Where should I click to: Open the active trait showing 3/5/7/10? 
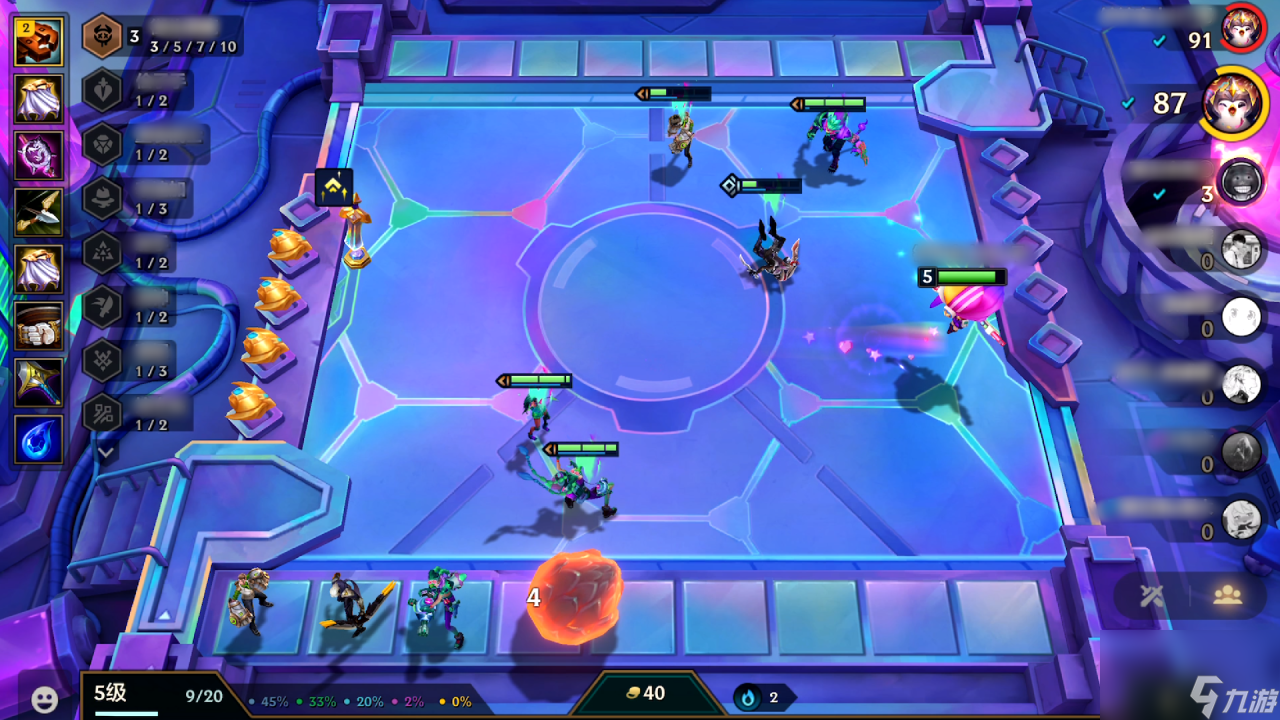[103, 37]
